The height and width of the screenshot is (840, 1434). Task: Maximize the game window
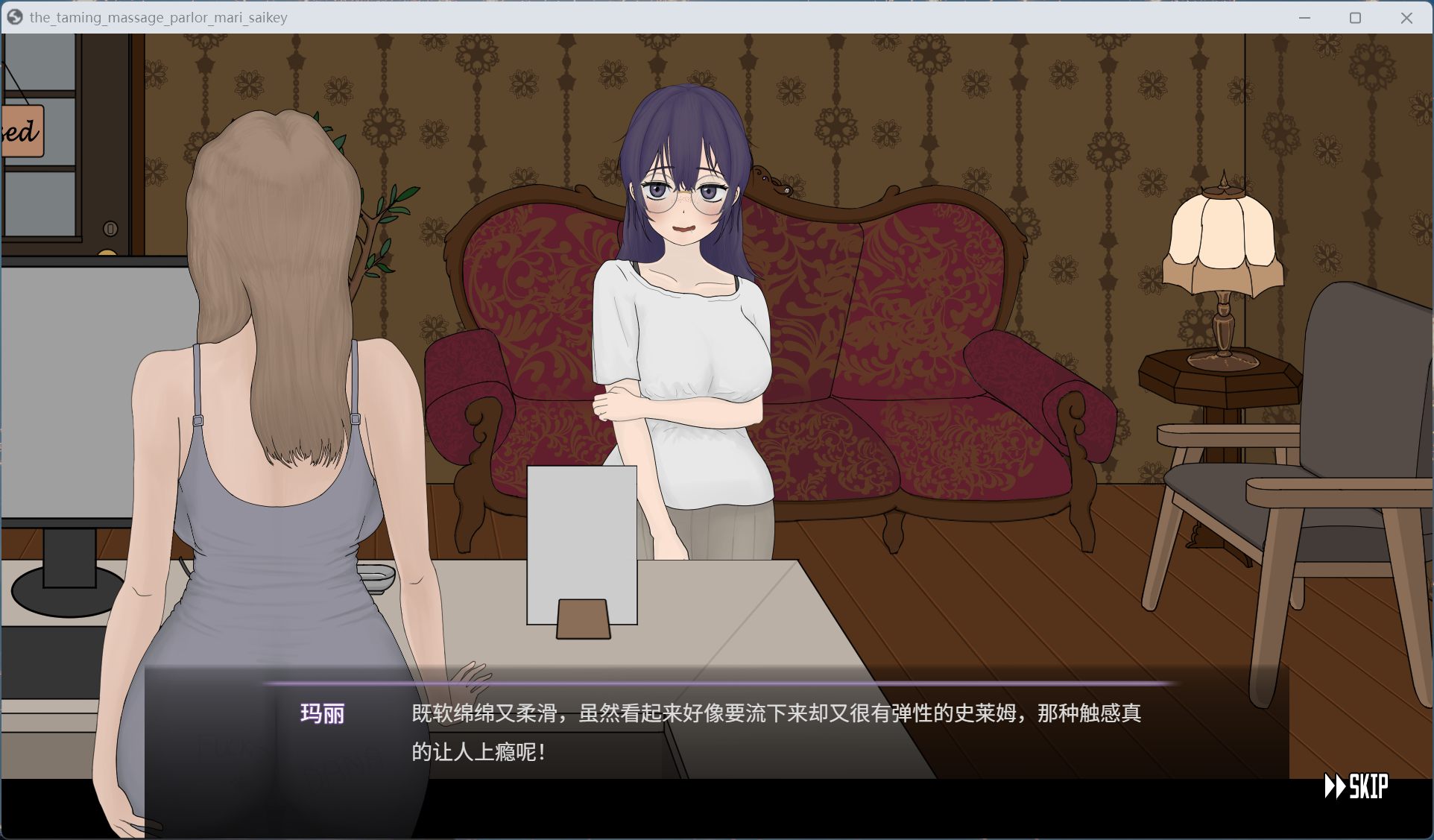click(1355, 17)
